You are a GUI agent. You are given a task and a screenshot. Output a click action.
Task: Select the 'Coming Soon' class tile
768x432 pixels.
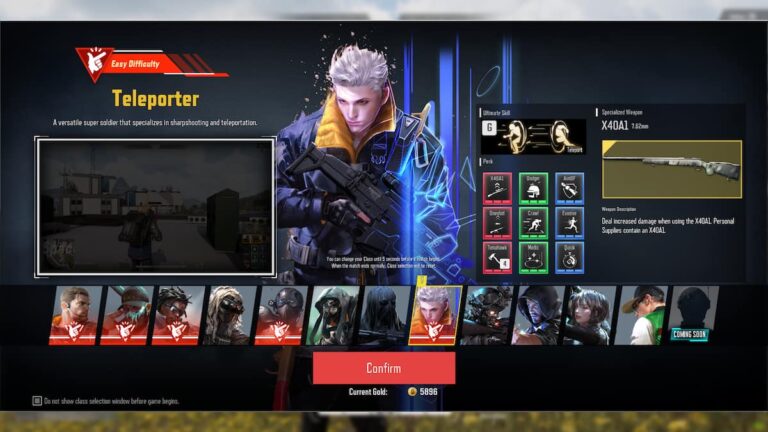pyautogui.click(x=692, y=315)
